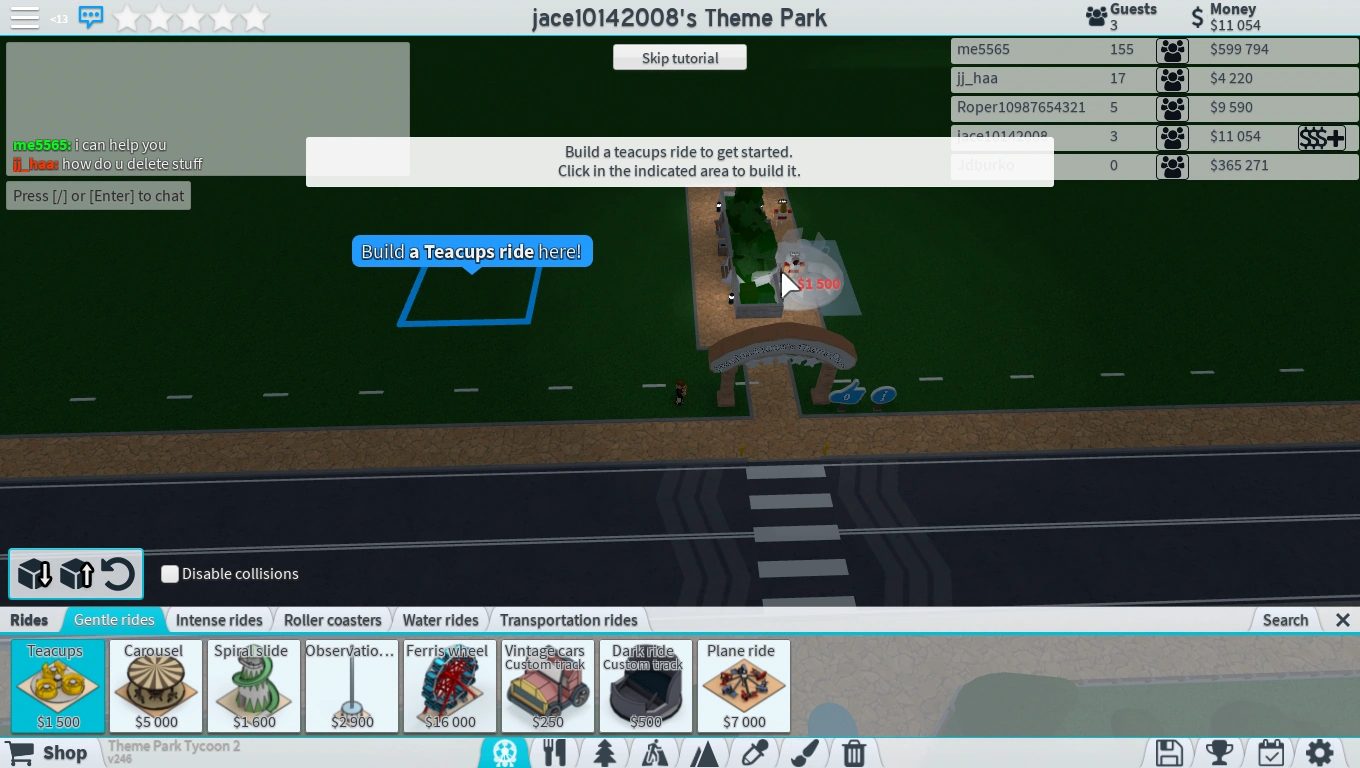1360x768 pixels.
Task: Open the paths building tool
Action: 655,752
